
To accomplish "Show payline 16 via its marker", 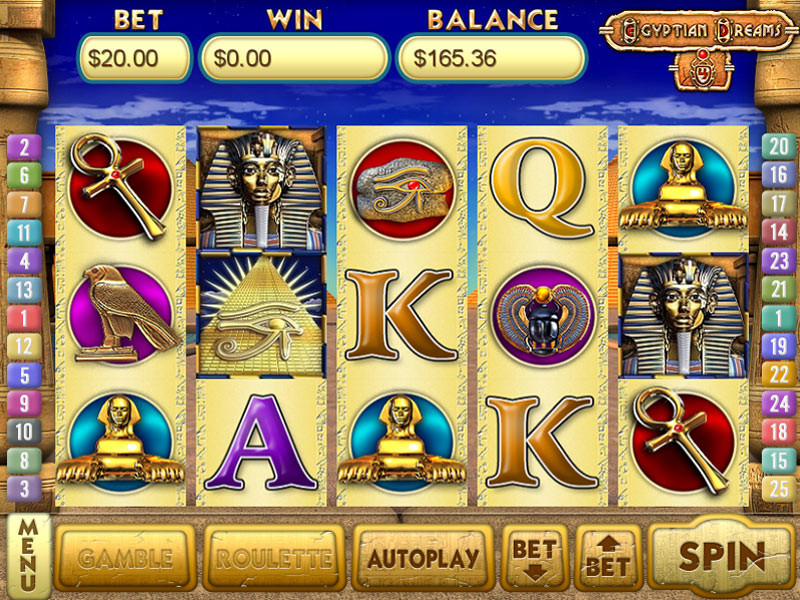I will 777,175.
